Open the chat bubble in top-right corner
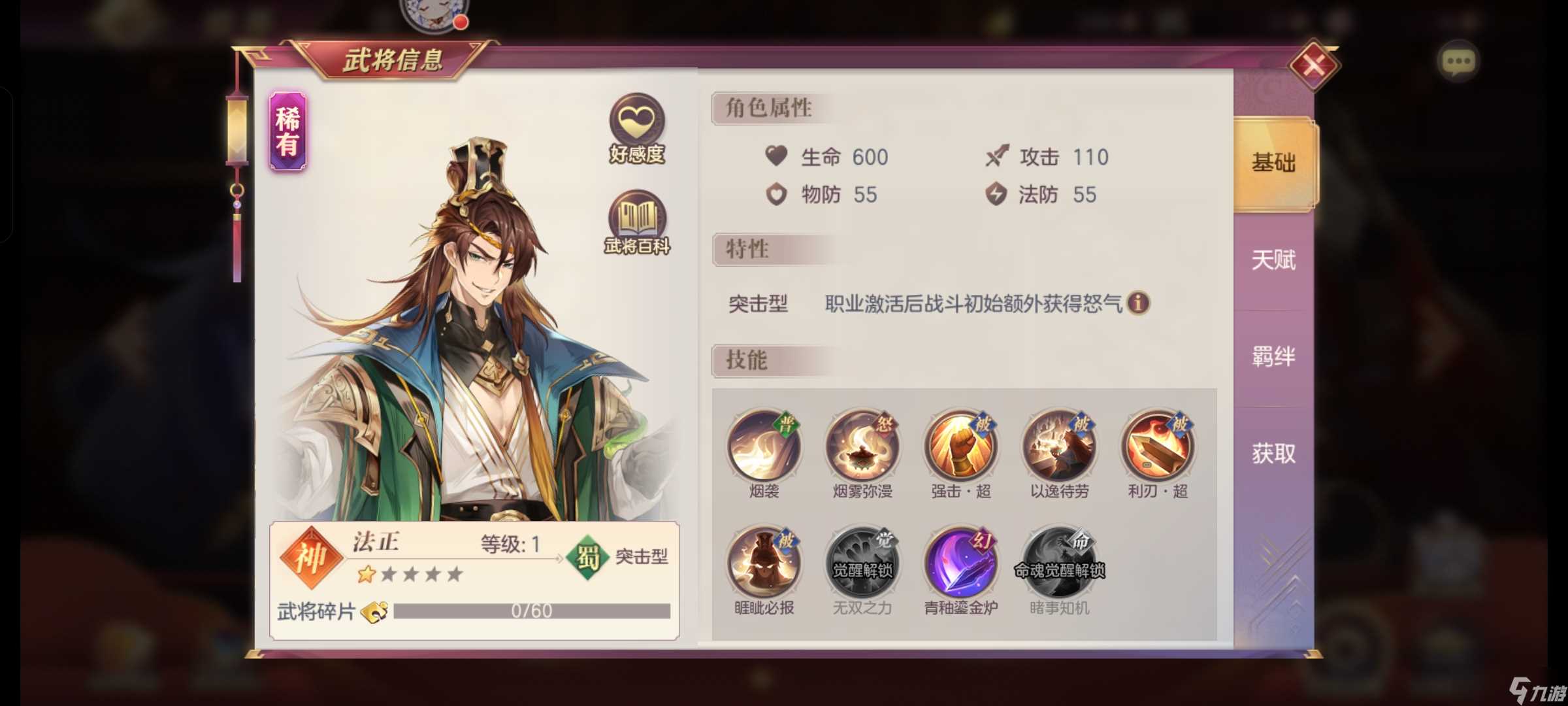Viewport: 1568px width, 706px height. [x=1458, y=60]
